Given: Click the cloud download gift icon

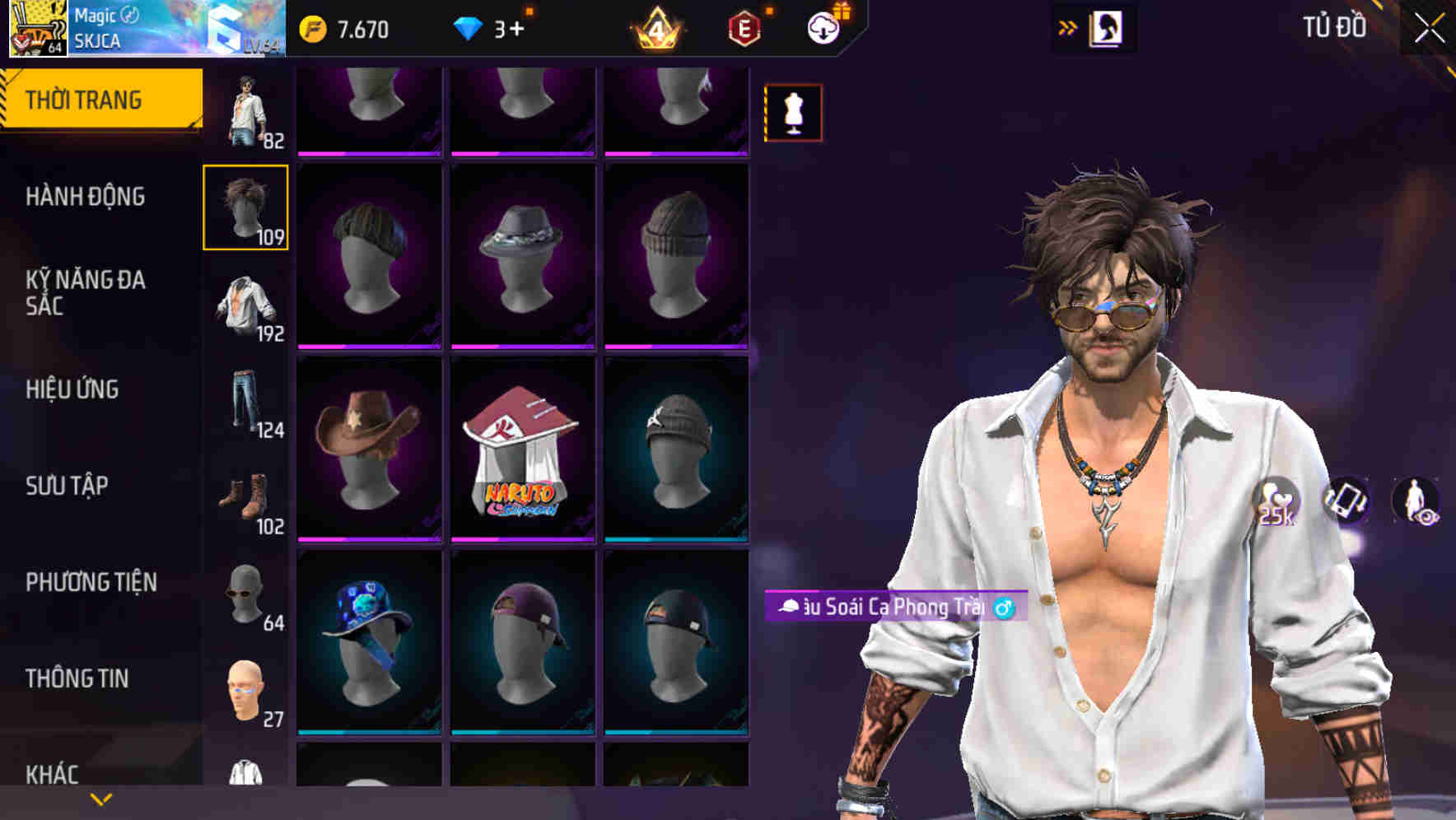Looking at the screenshot, I should click(x=823, y=26).
